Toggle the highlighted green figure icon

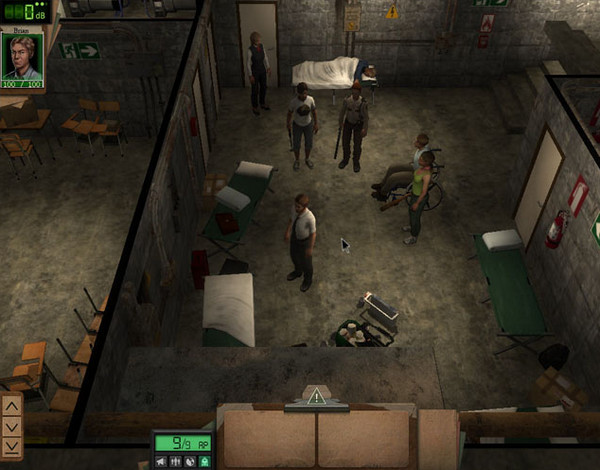(x=204, y=461)
